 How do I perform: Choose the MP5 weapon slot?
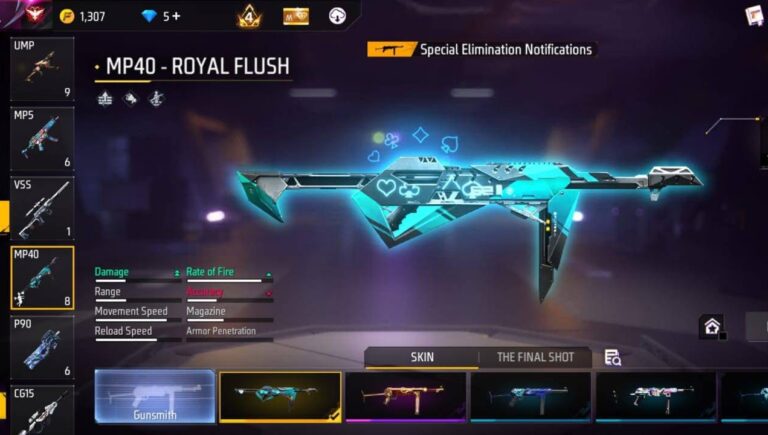click(42, 140)
